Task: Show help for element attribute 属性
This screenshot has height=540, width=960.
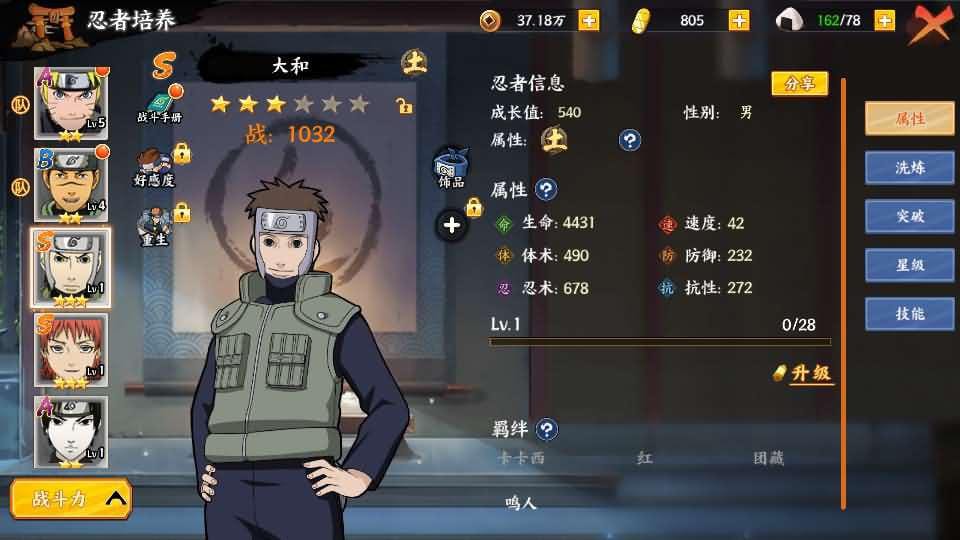Action: click(x=629, y=140)
